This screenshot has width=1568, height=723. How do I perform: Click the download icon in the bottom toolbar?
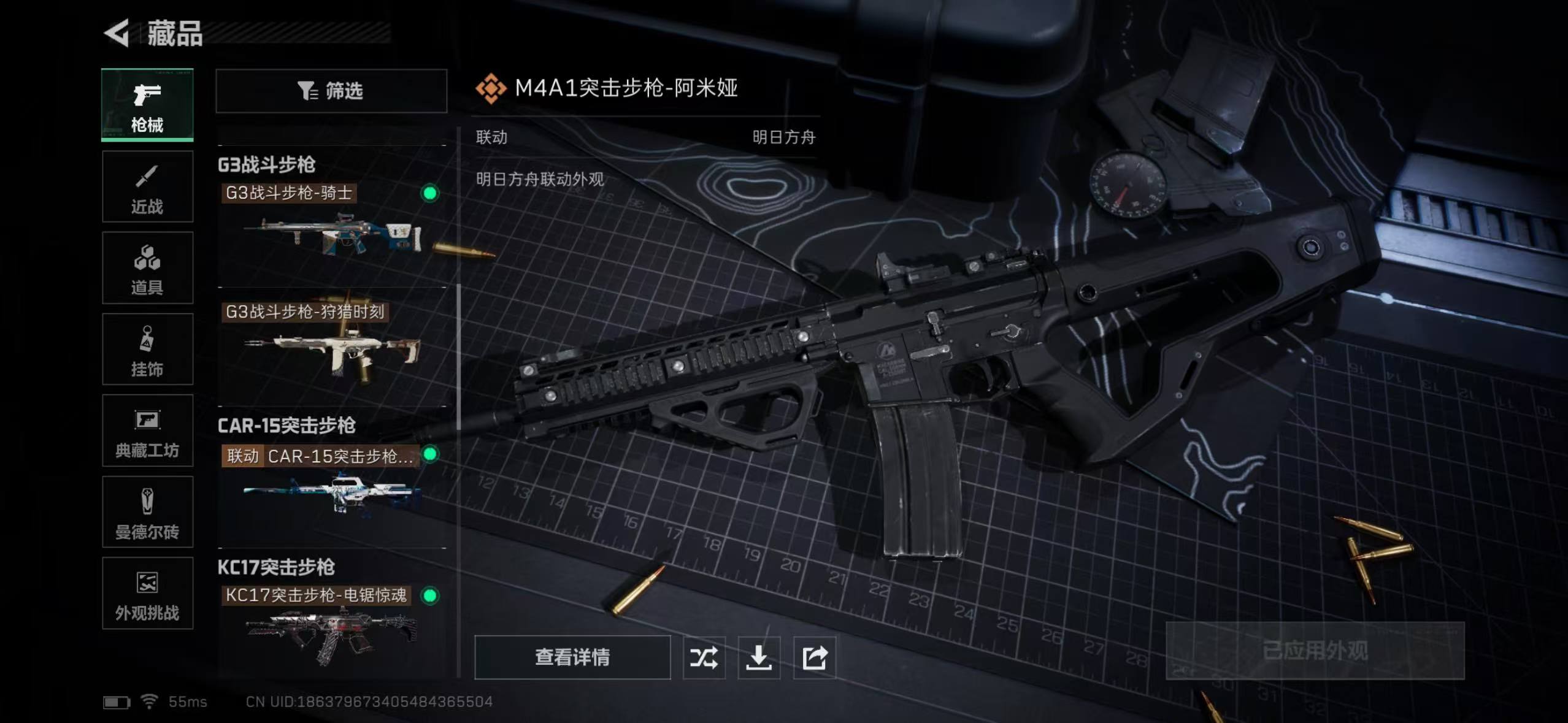coord(759,657)
